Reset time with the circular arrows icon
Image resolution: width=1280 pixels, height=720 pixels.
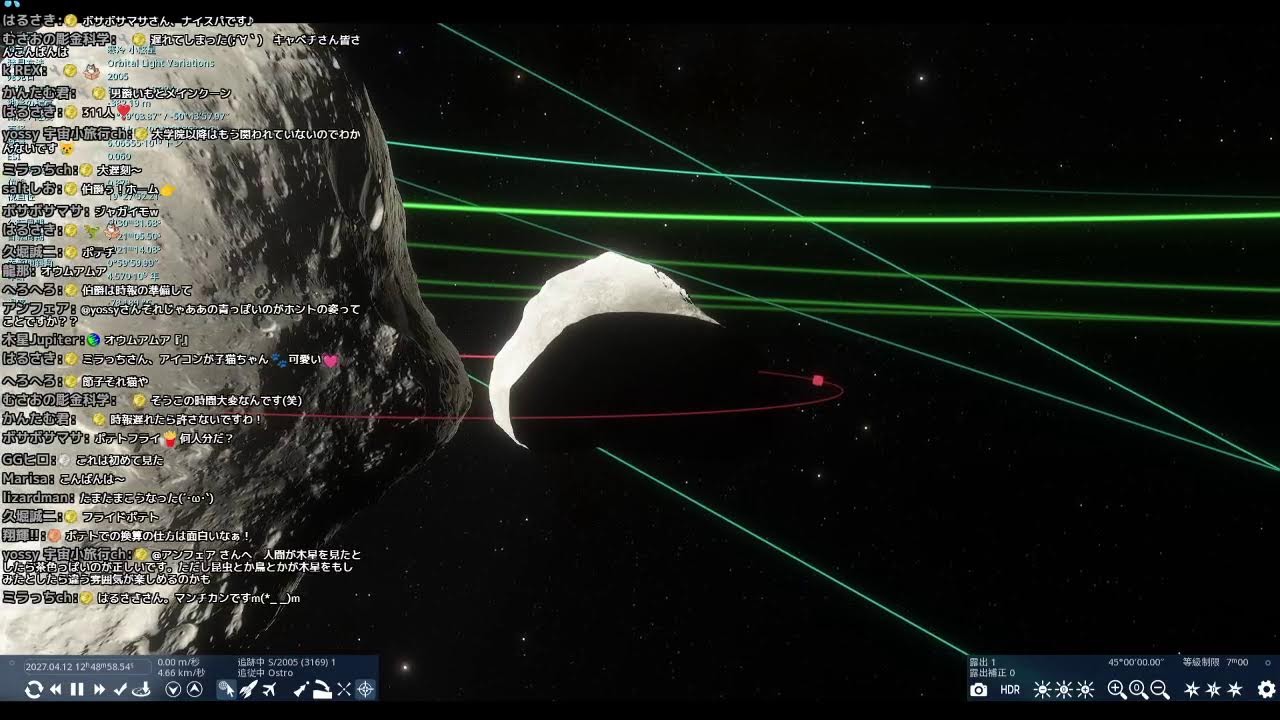tap(34, 689)
